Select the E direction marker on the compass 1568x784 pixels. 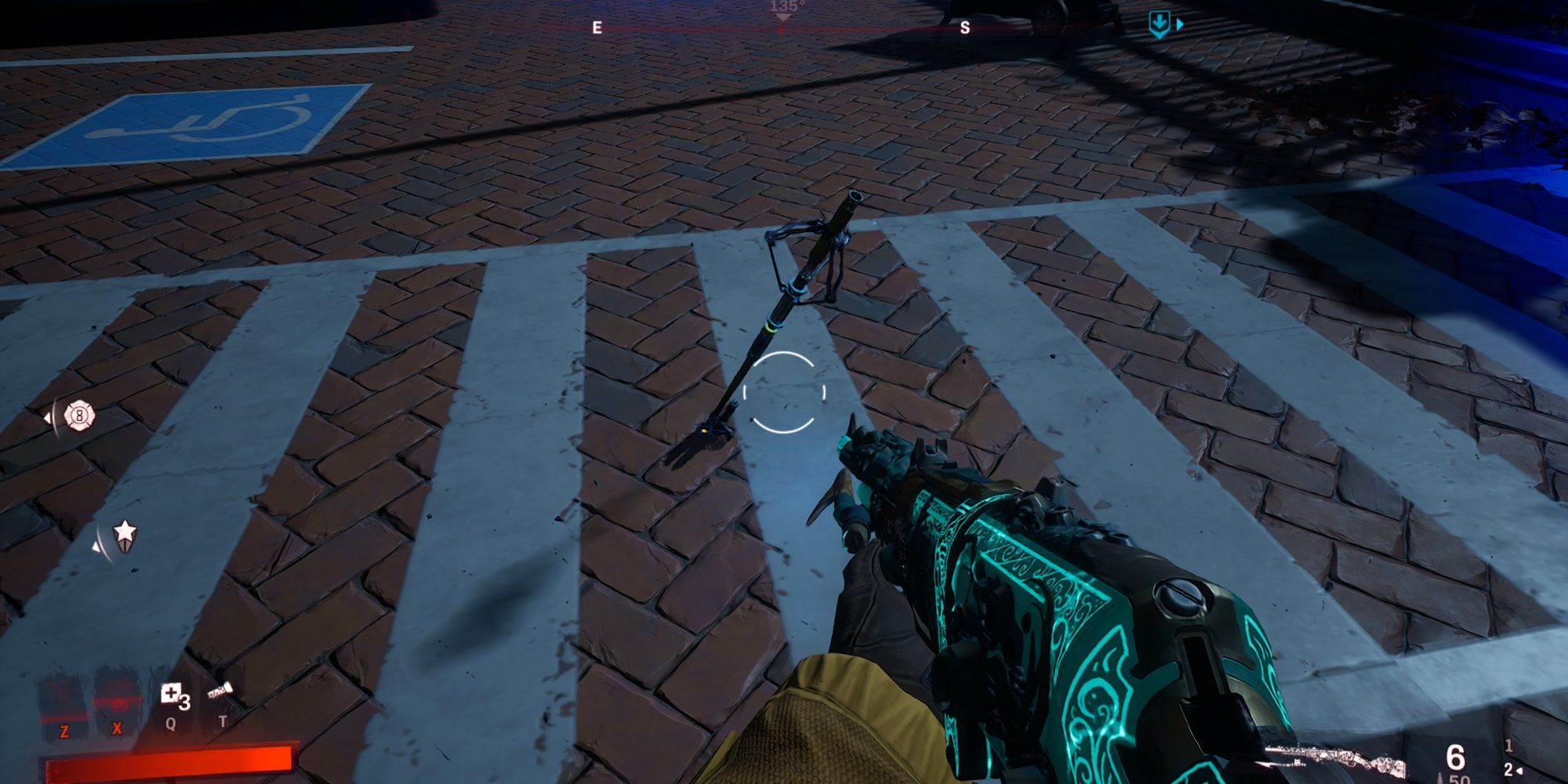pos(597,29)
